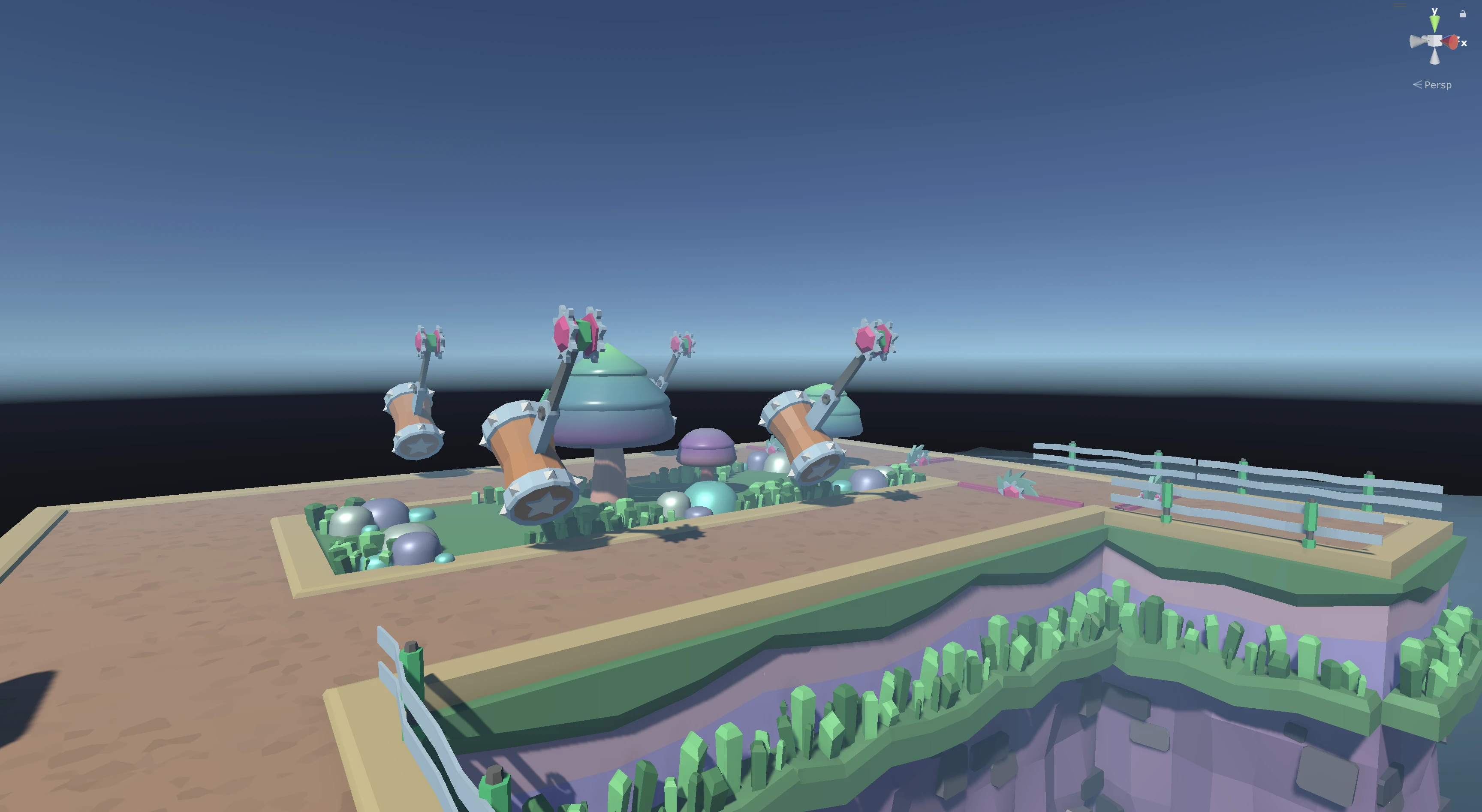The width and height of the screenshot is (1482, 812).
Task: Click the red X axis cone
Action: coord(1452,42)
